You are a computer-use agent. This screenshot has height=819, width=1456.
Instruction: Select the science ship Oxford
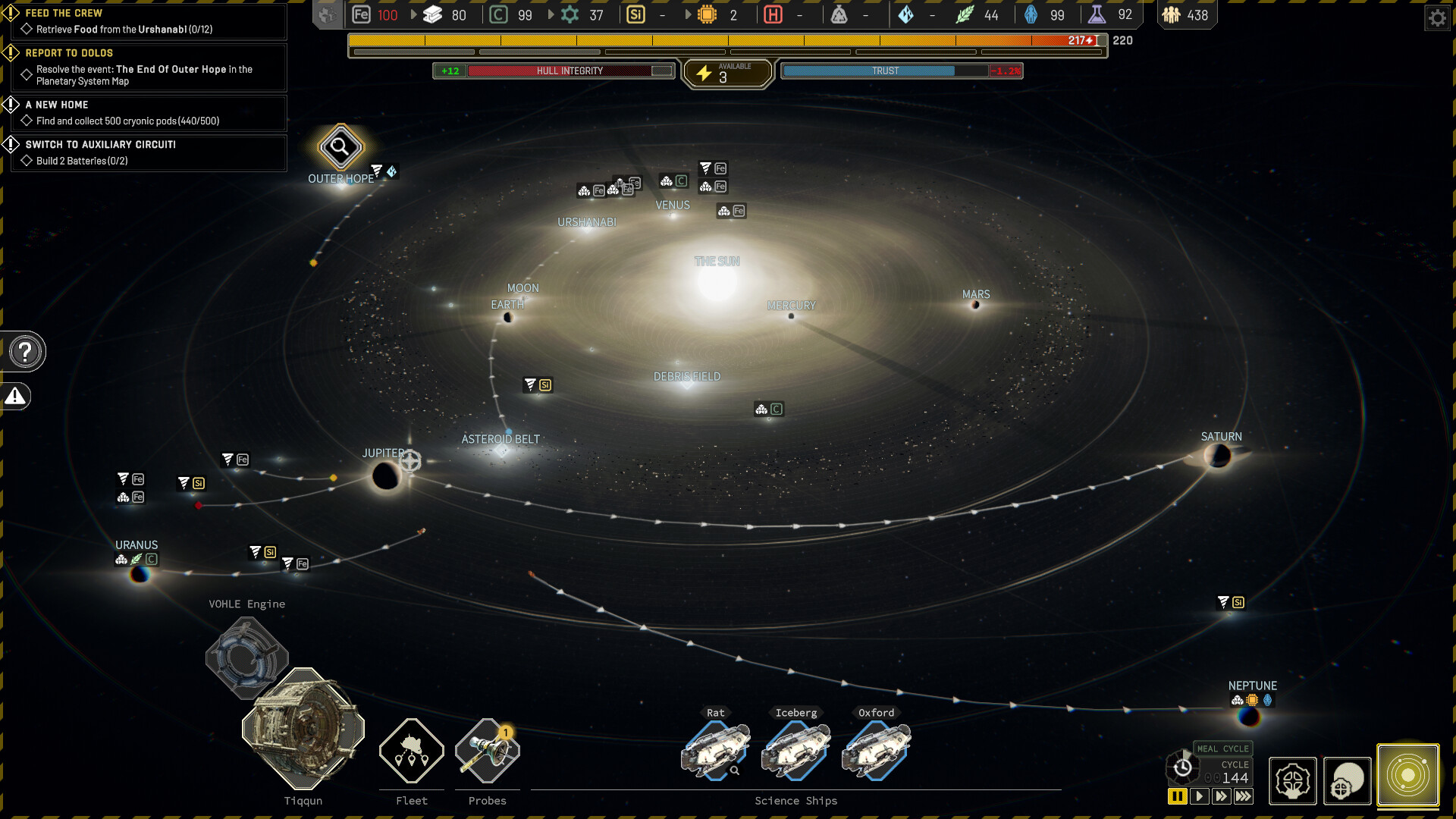click(876, 751)
